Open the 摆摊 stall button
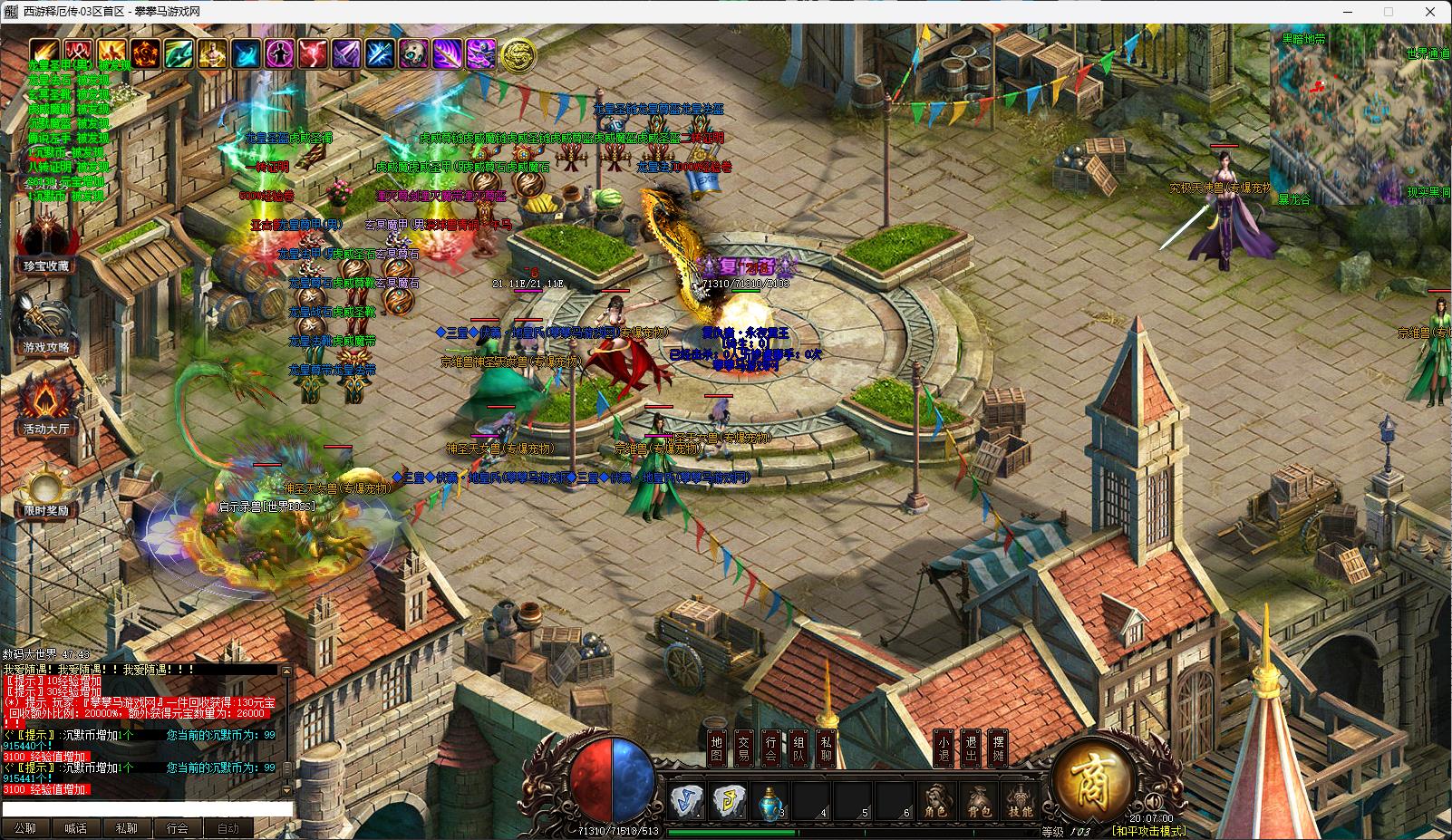This screenshot has height=840, width=1452. coord(998,748)
